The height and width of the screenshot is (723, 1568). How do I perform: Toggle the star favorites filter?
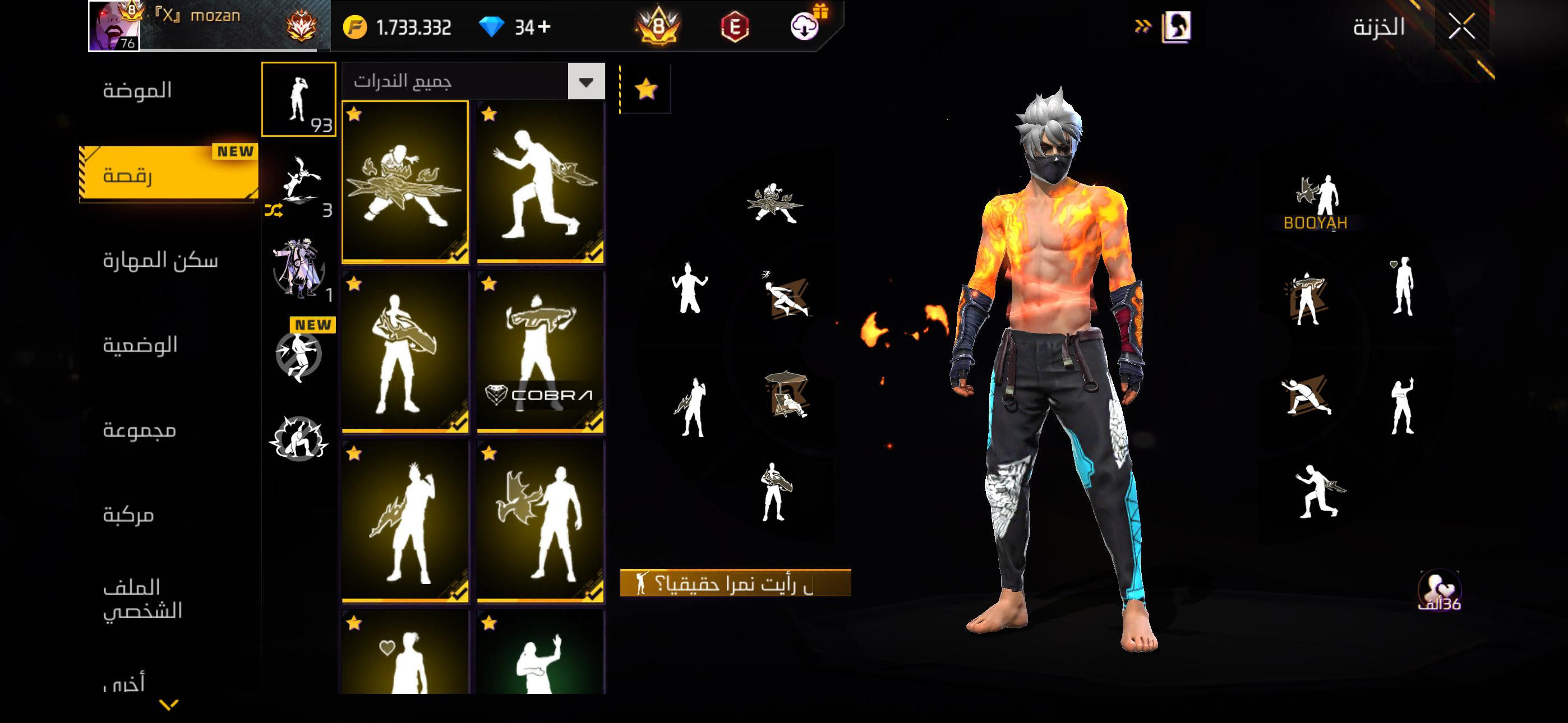point(646,90)
